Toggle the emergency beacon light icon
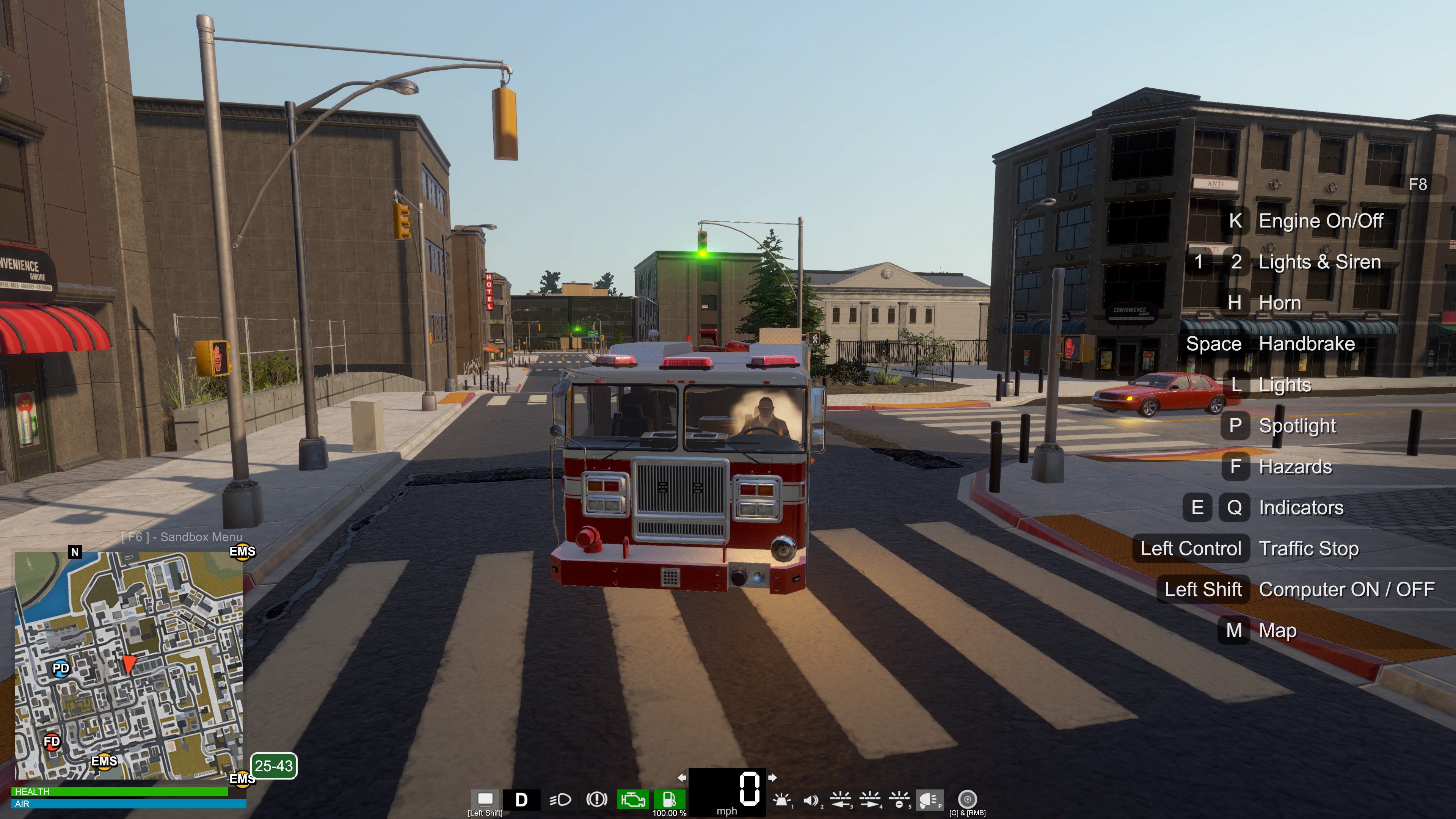The image size is (1456, 819). (782, 800)
